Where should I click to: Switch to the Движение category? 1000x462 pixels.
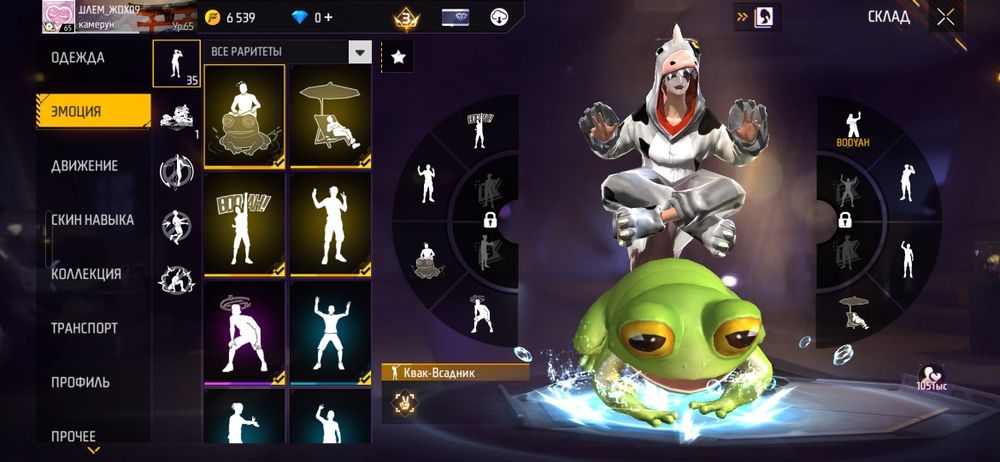pos(85,166)
